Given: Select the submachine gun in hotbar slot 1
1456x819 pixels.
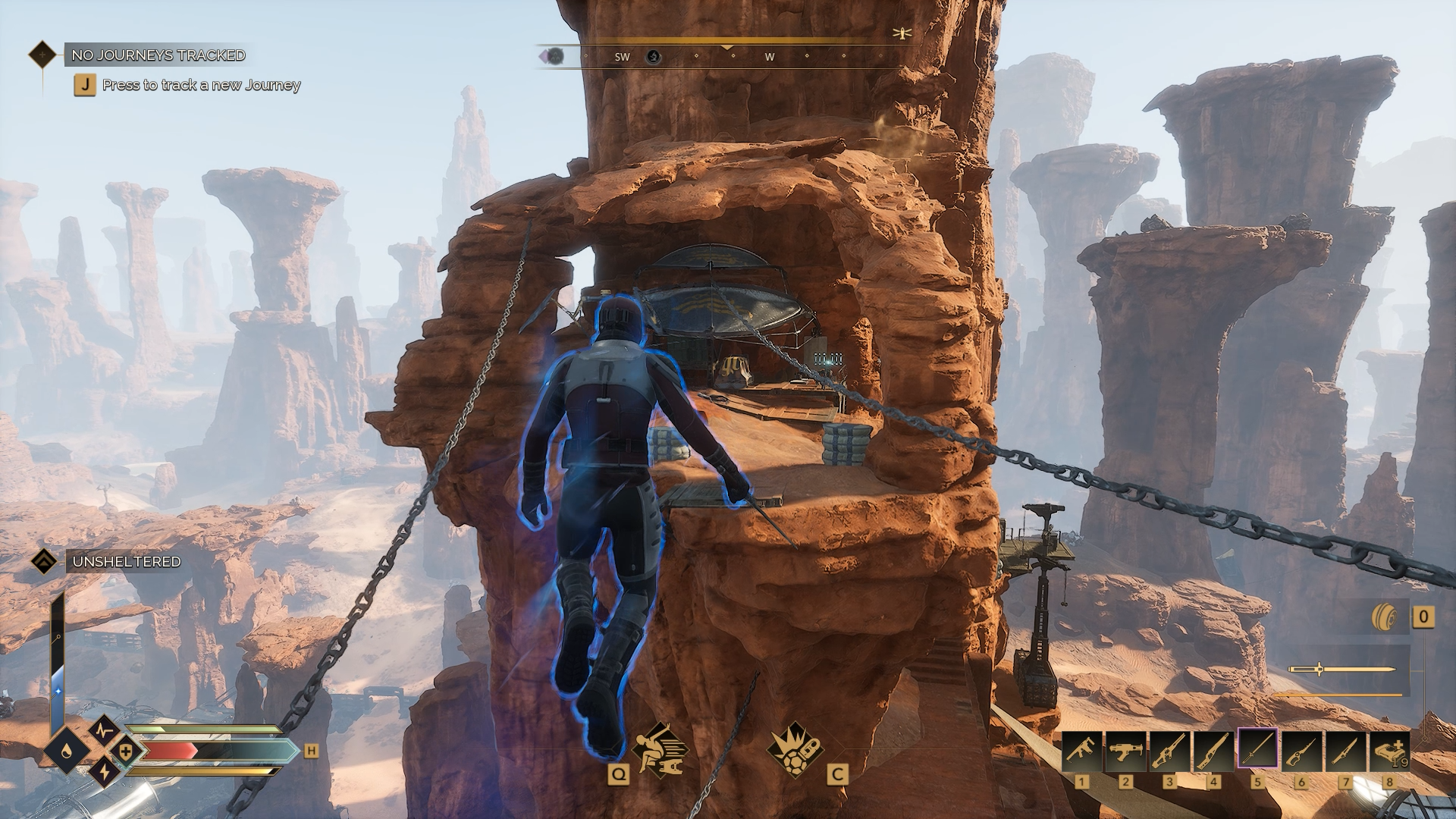Looking at the screenshot, I should (x=1081, y=751).
